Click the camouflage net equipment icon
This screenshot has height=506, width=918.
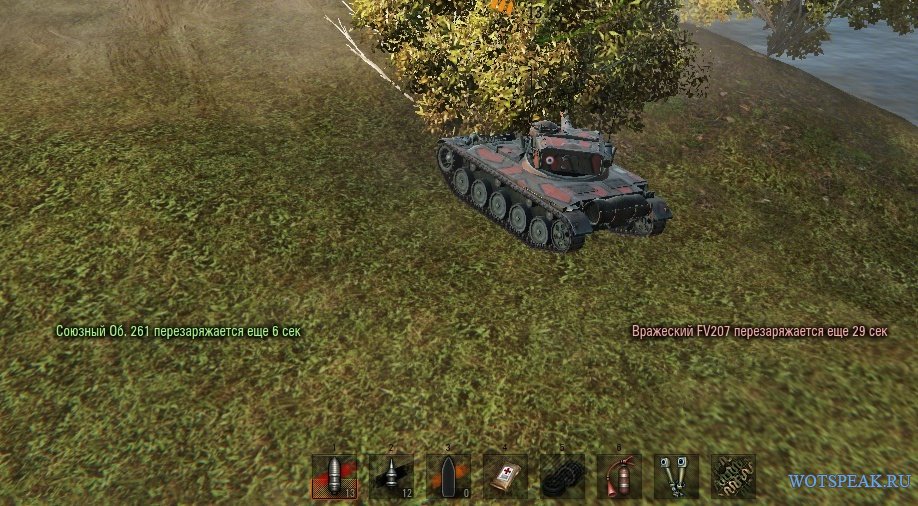point(733,475)
